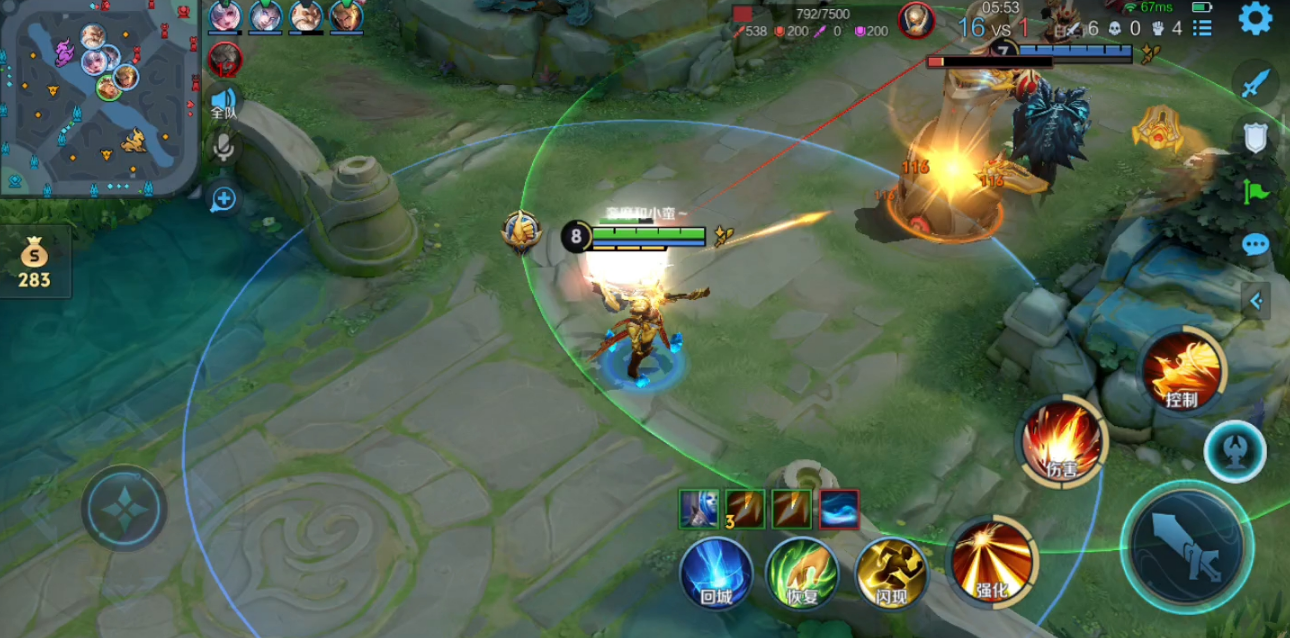Screen dimensions: 1290x638
Task: Send the shield retreat signal
Action: pyautogui.click(x=1255, y=137)
